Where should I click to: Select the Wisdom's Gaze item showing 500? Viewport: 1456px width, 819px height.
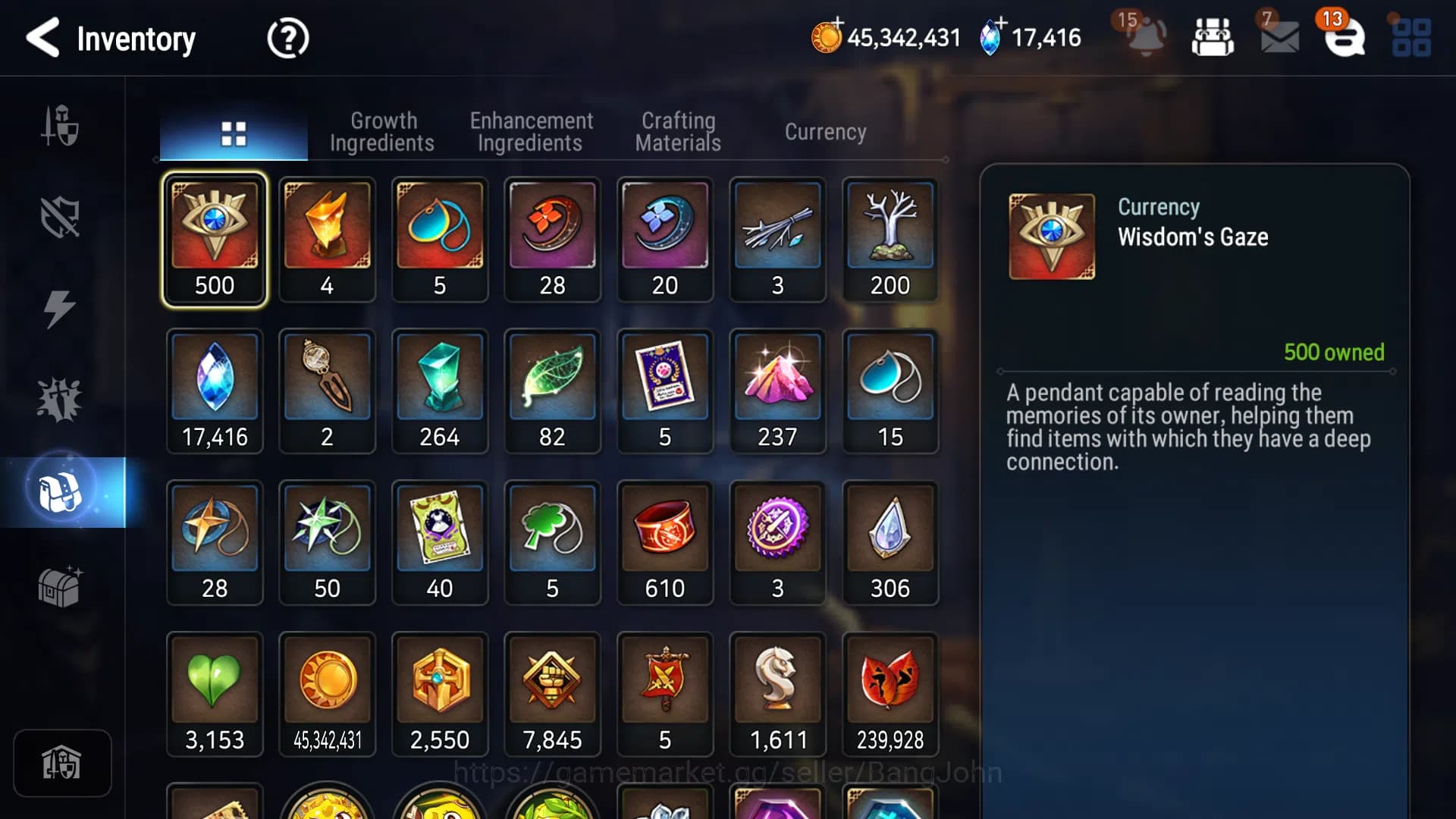(x=215, y=239)
